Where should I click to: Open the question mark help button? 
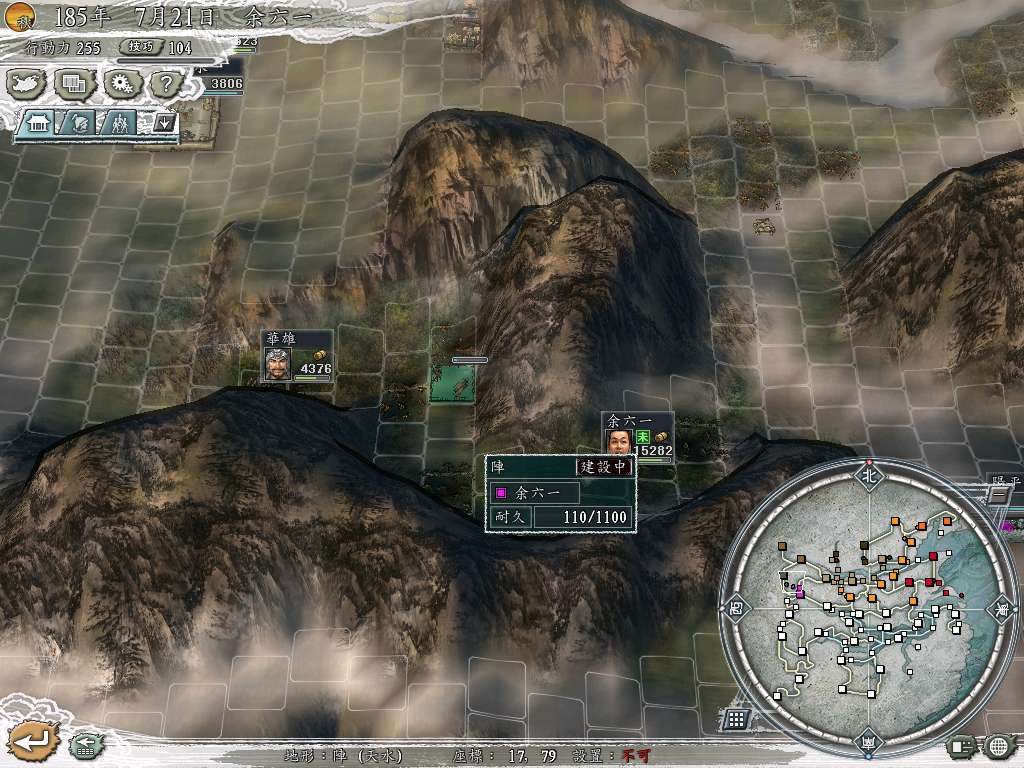(167, 83)
